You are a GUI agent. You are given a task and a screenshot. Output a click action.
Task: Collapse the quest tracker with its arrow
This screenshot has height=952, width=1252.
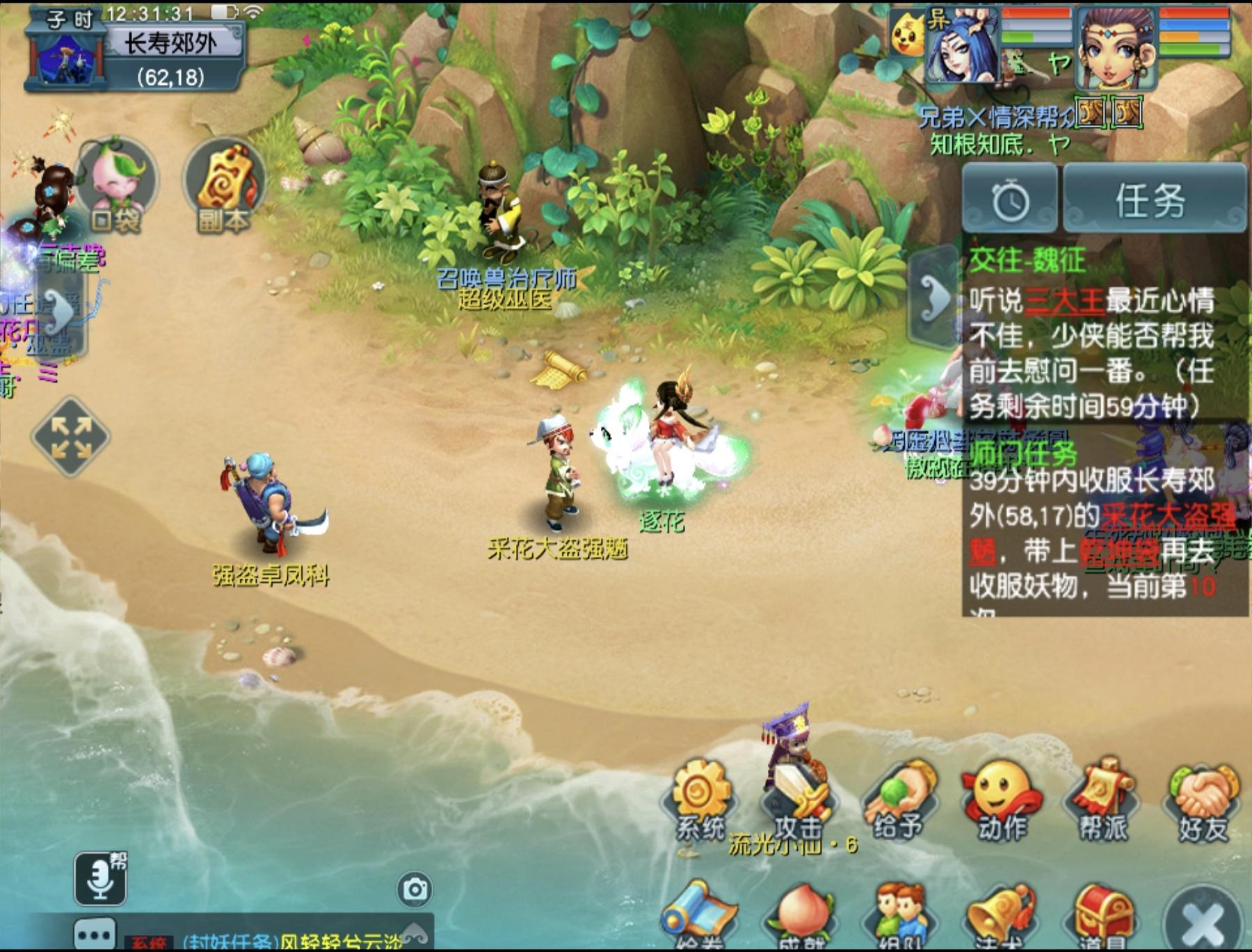(x=933, y=298)
